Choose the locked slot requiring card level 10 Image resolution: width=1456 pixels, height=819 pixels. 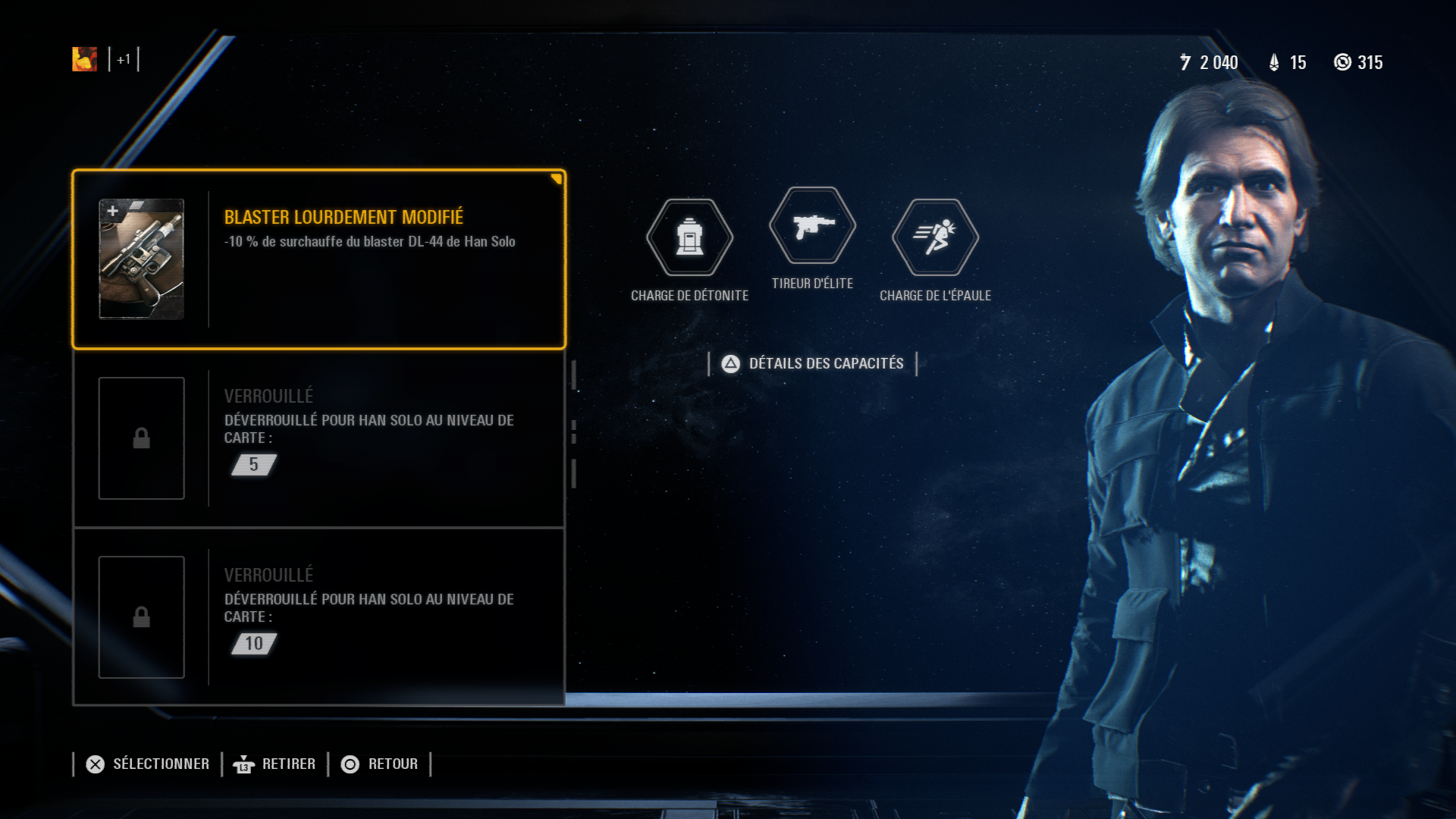coord(318,617)
